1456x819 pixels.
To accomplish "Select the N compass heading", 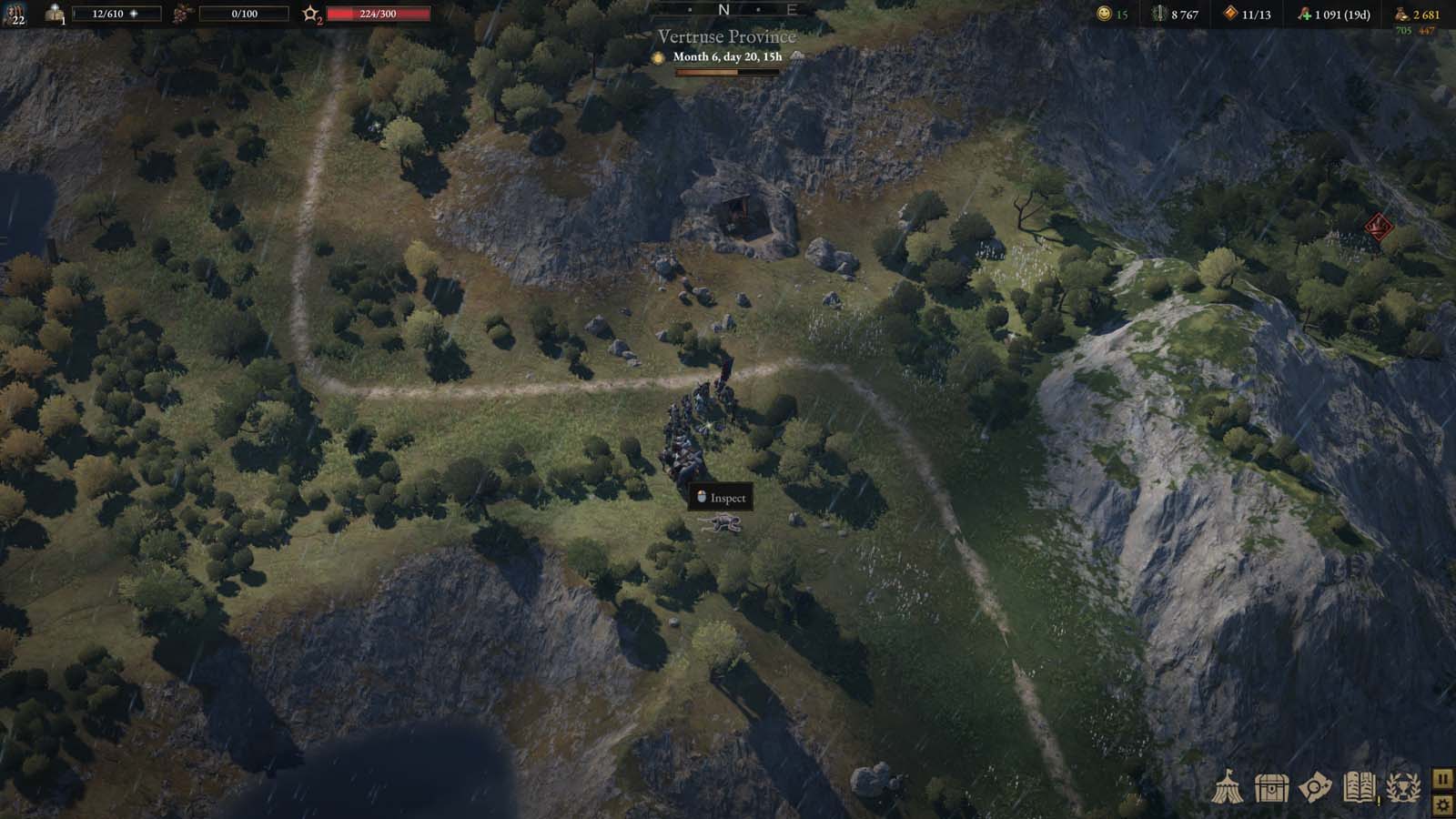I will click(723, 9).
